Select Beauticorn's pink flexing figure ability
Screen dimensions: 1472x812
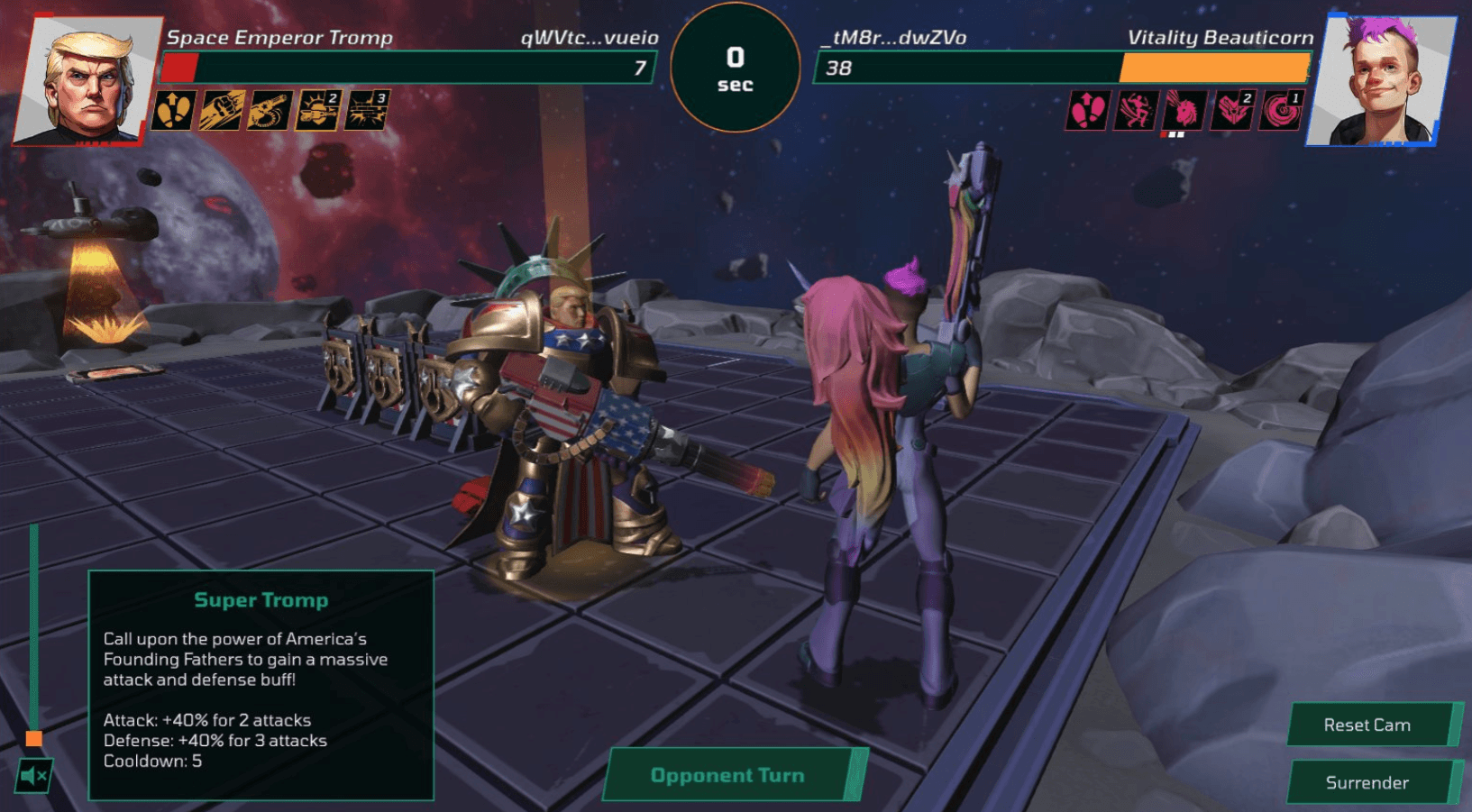click(1135, 111)
